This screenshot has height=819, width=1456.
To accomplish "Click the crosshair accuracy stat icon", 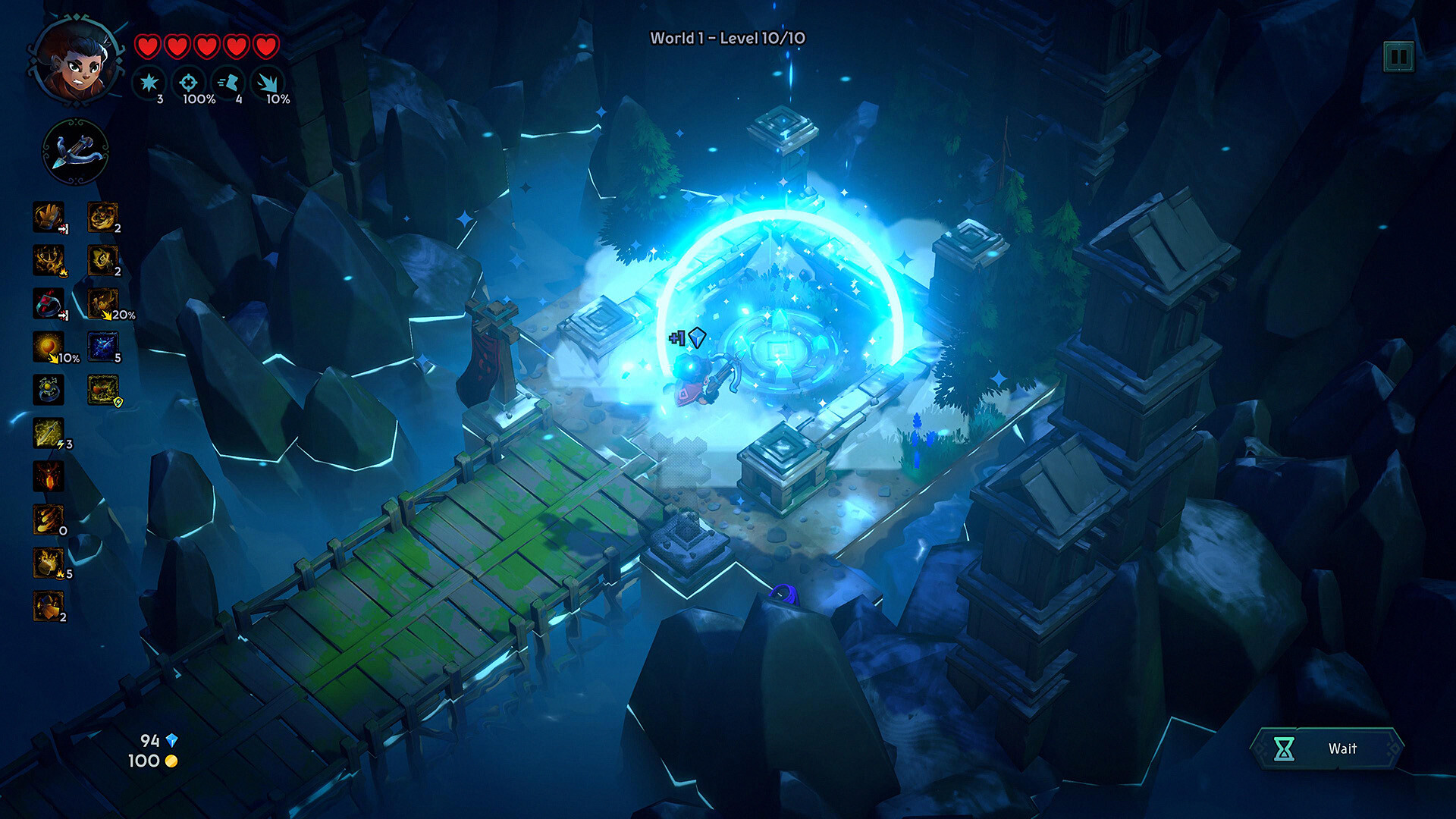I will 189,82.
